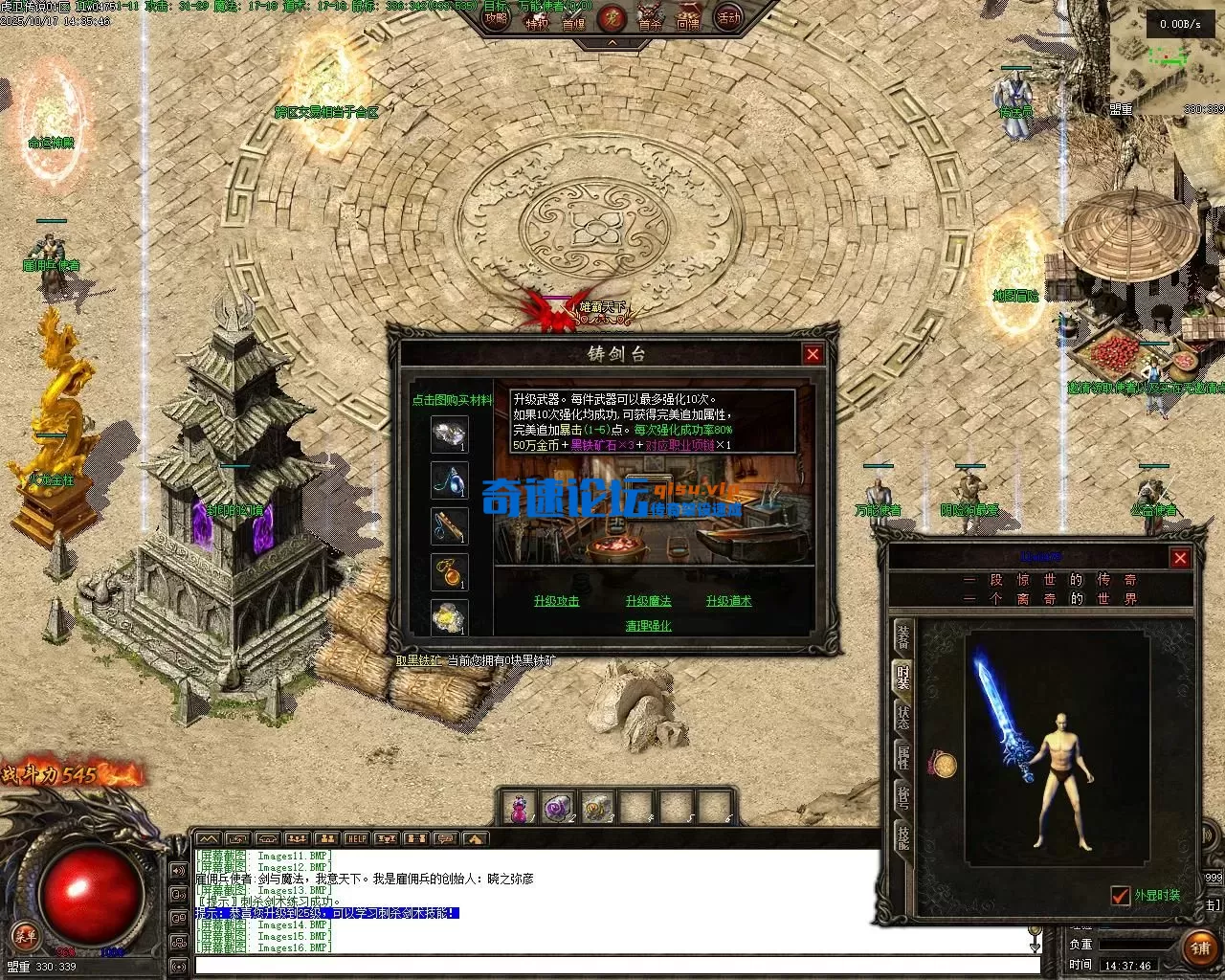Buy the gold ore material
The height and width of the screenshot is (980, 1225).
(x=449, y=617)
